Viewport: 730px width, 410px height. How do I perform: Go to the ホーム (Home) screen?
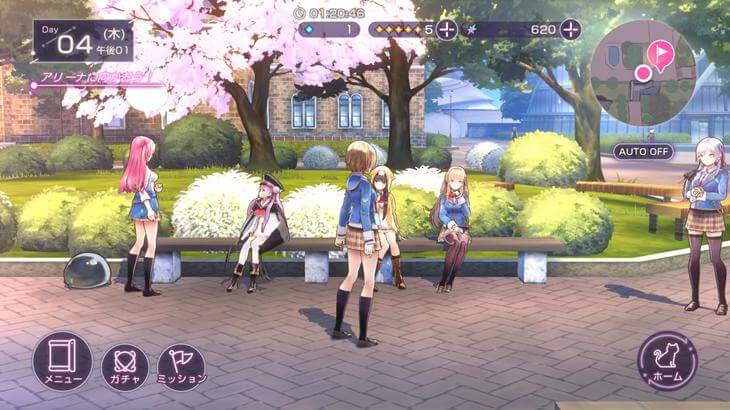[667, 361]
